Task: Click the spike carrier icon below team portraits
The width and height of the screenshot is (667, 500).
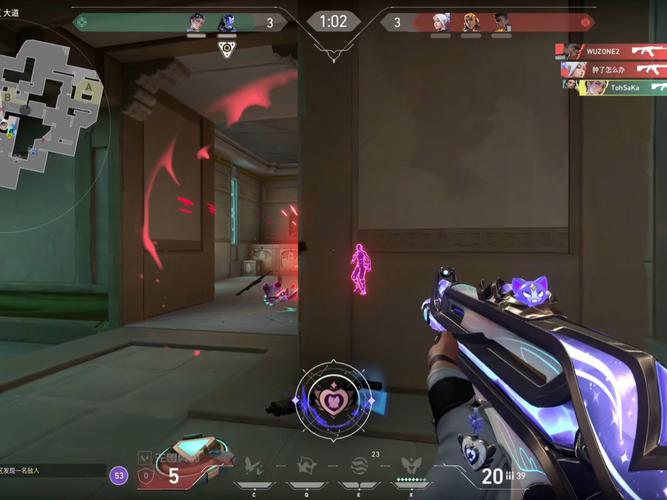Action: (x=226, y=46)
